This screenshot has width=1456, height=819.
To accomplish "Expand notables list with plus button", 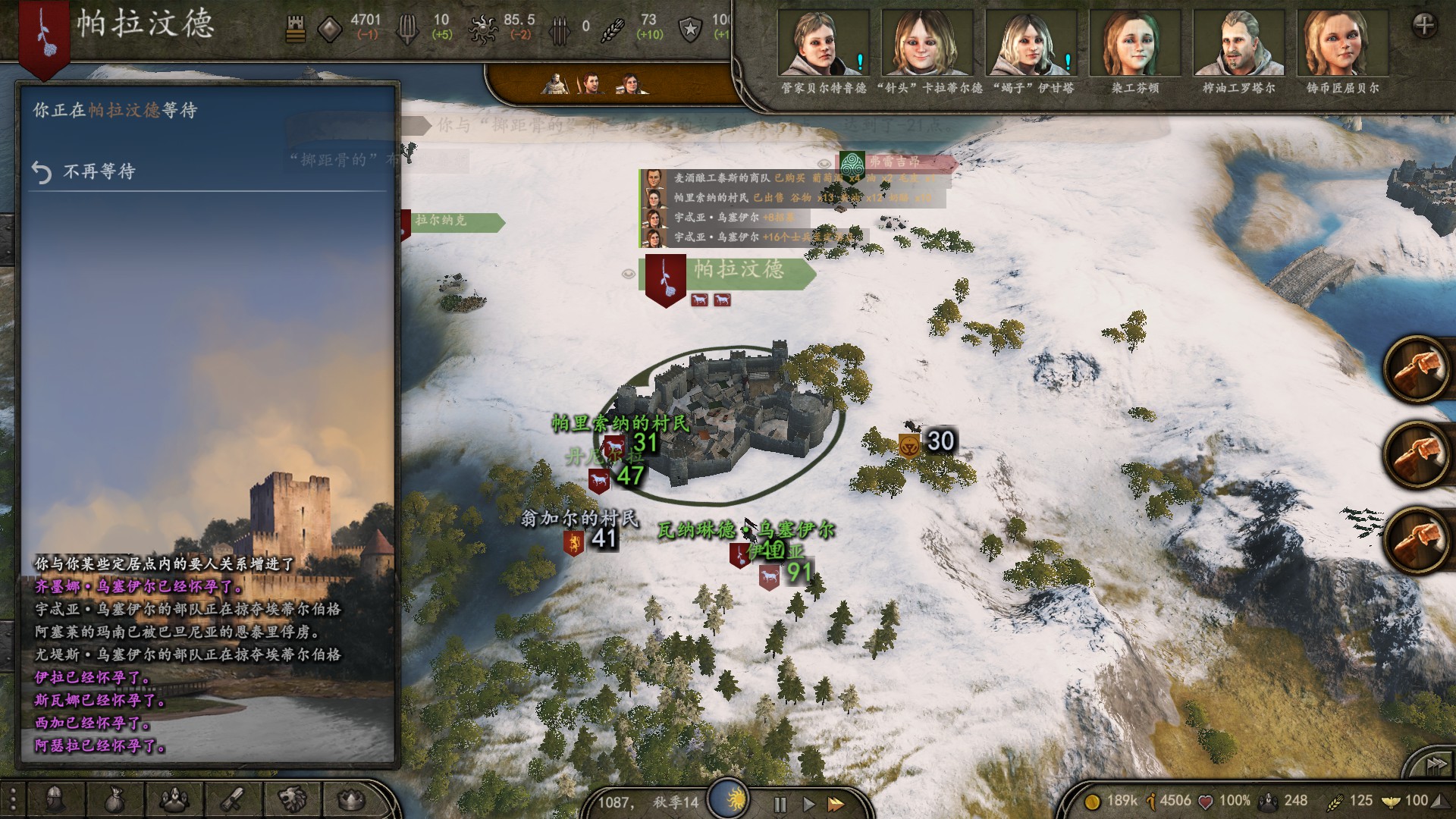I will 1424,26.
